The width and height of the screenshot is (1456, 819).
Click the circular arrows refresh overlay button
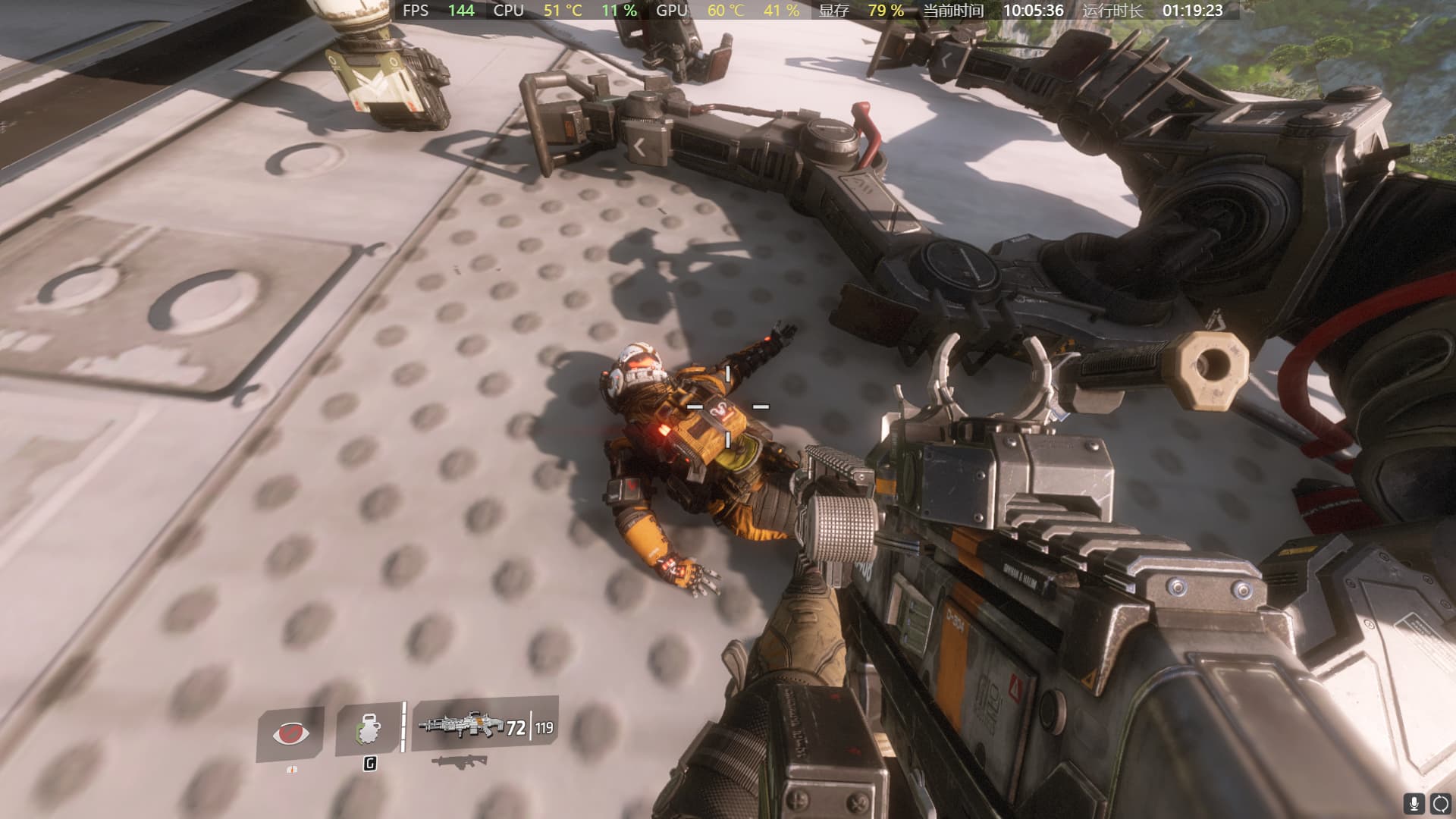click(x=1440, y=804)
